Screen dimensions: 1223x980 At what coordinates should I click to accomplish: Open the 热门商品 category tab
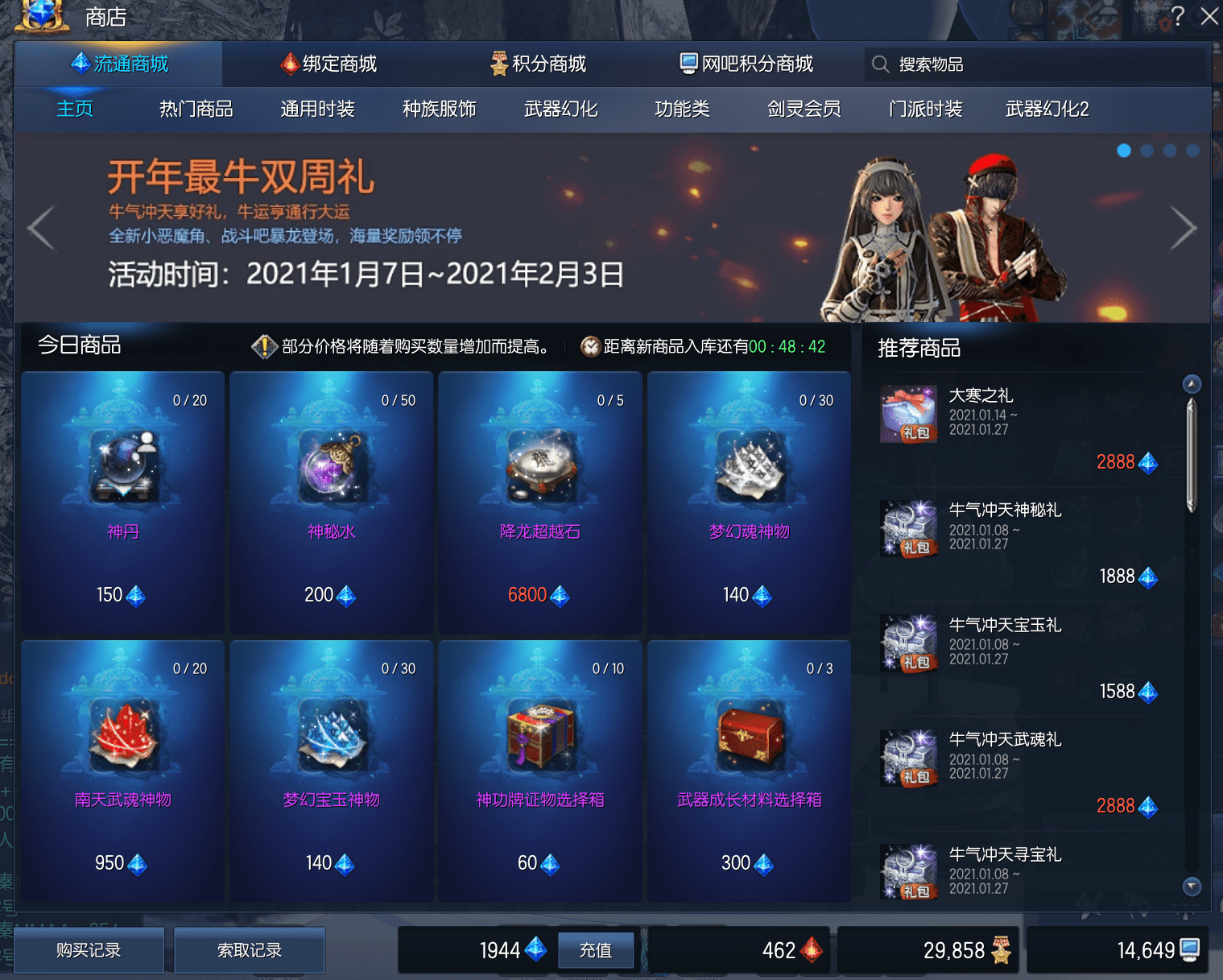coord(196,110)
